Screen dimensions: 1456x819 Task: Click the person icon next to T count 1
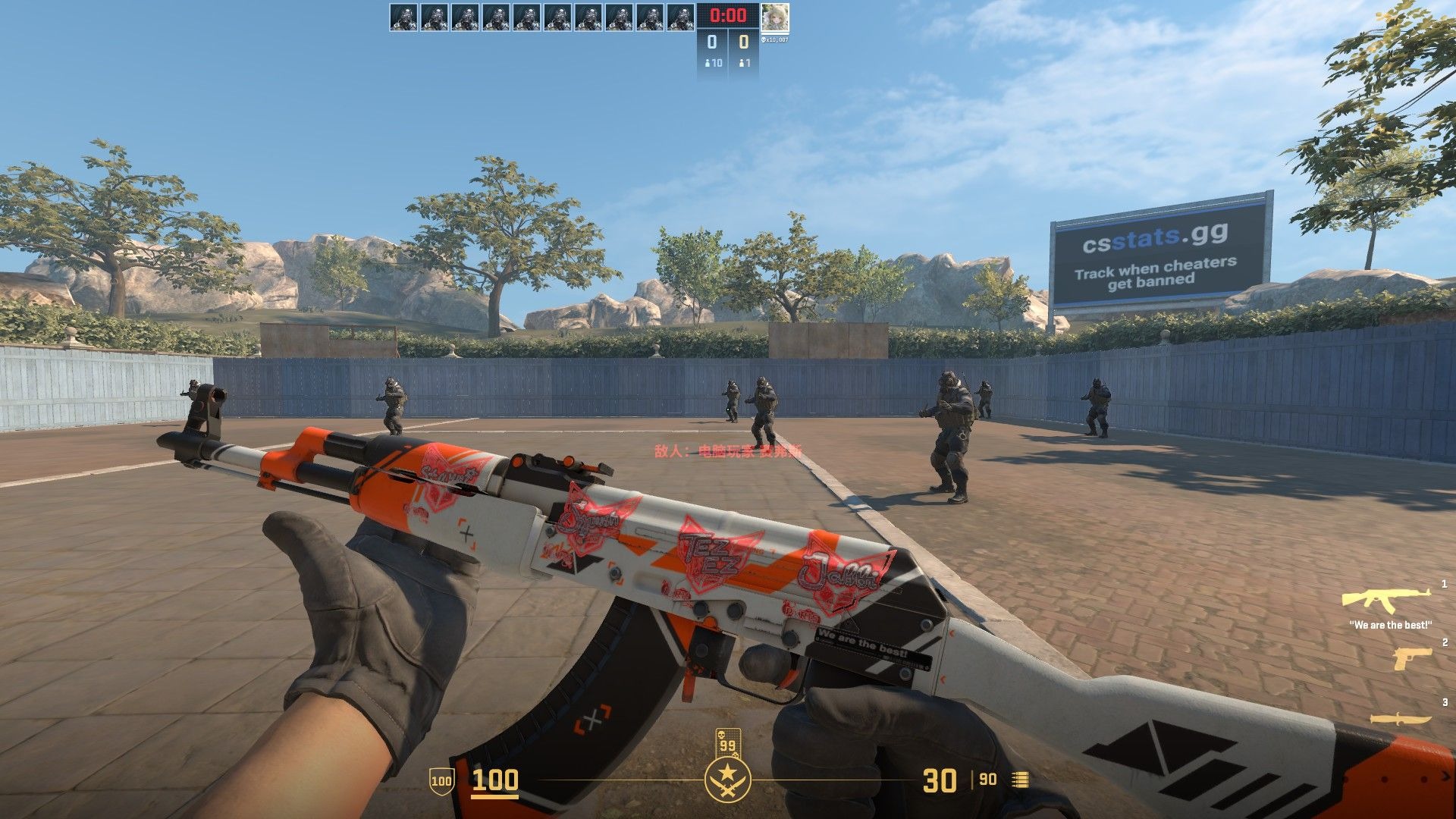pyautogui.click(x=742, y=64)
